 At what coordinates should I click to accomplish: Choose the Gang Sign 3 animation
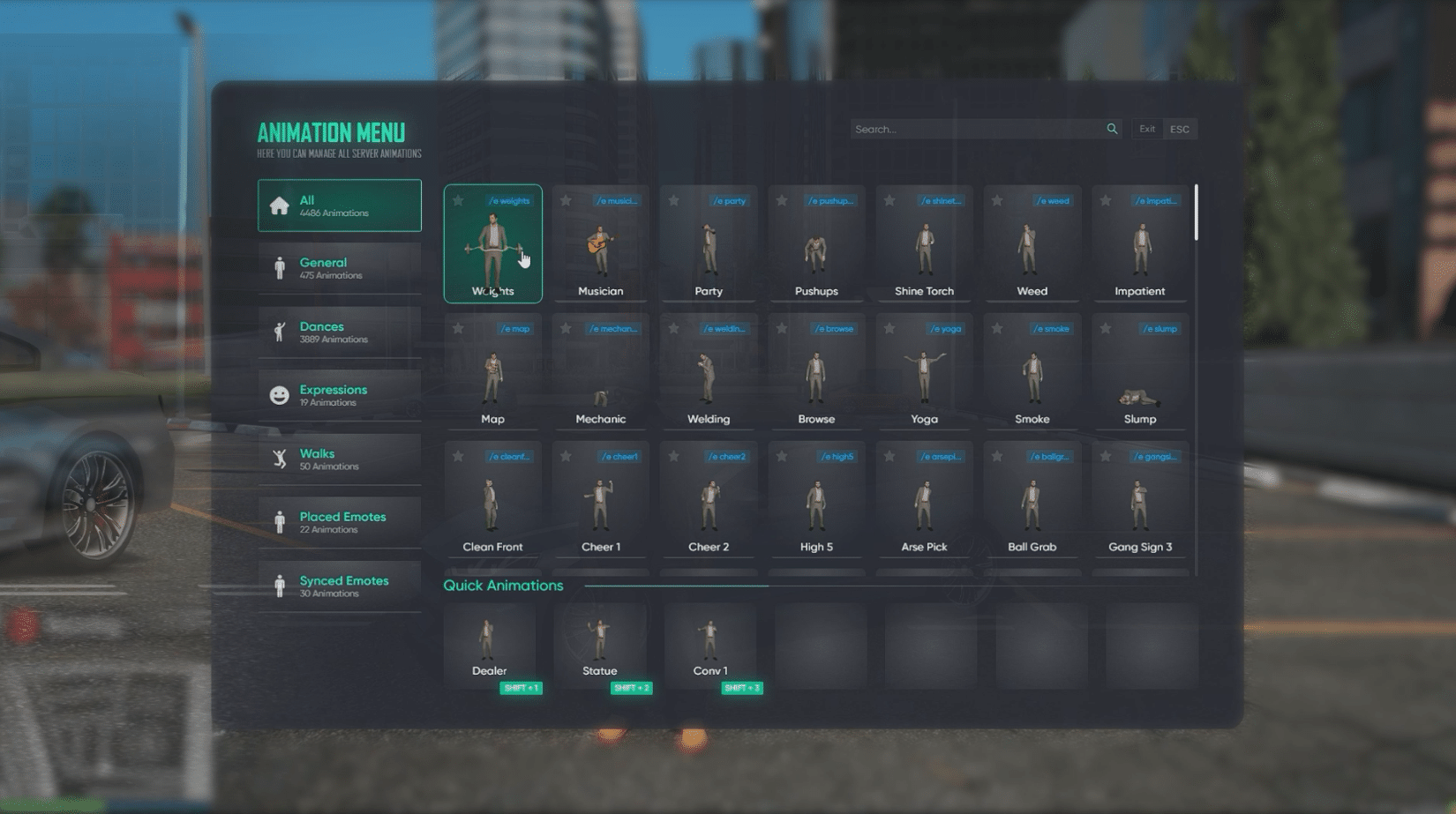click(x=1139, y=504)
